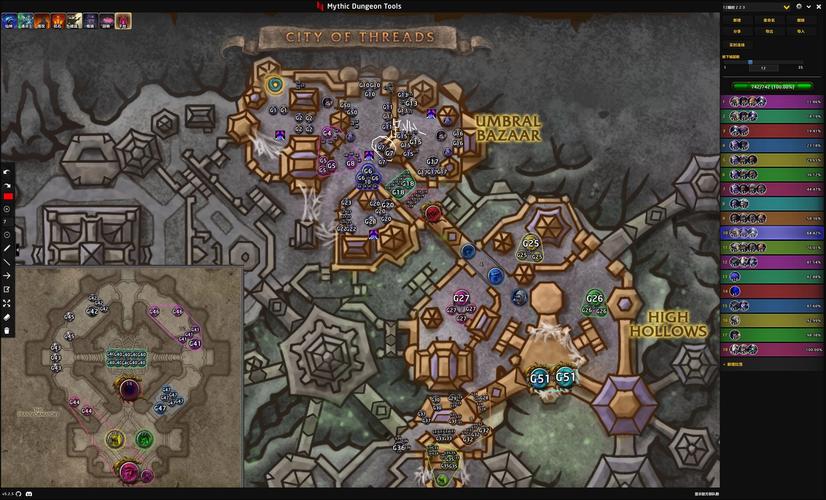
Task: Open the red drawing color swatch
Action: tap(7, 197)
